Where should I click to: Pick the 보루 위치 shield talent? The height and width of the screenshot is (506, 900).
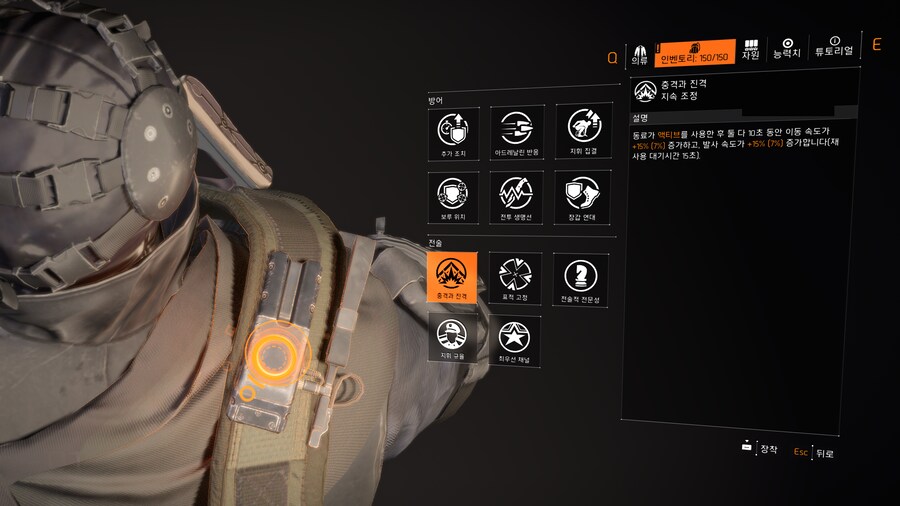[x=453, y=195]
